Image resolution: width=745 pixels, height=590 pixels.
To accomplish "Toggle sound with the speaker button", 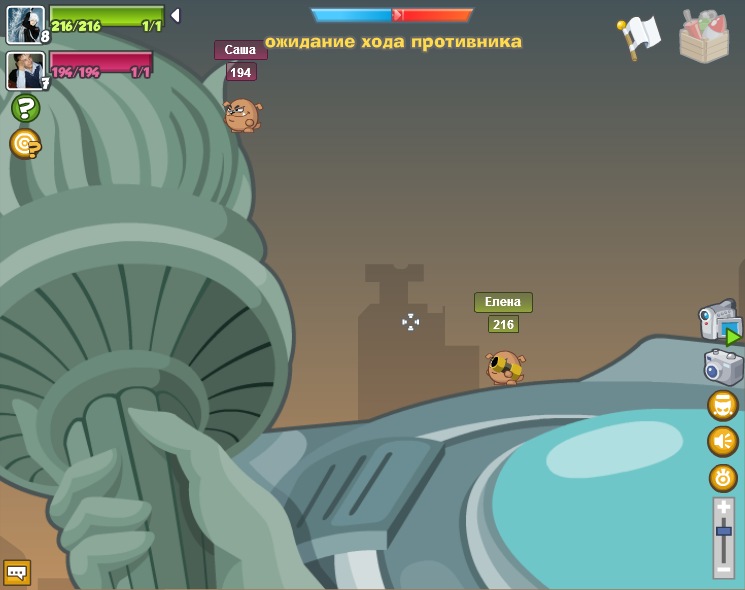I will click(723, 441).
